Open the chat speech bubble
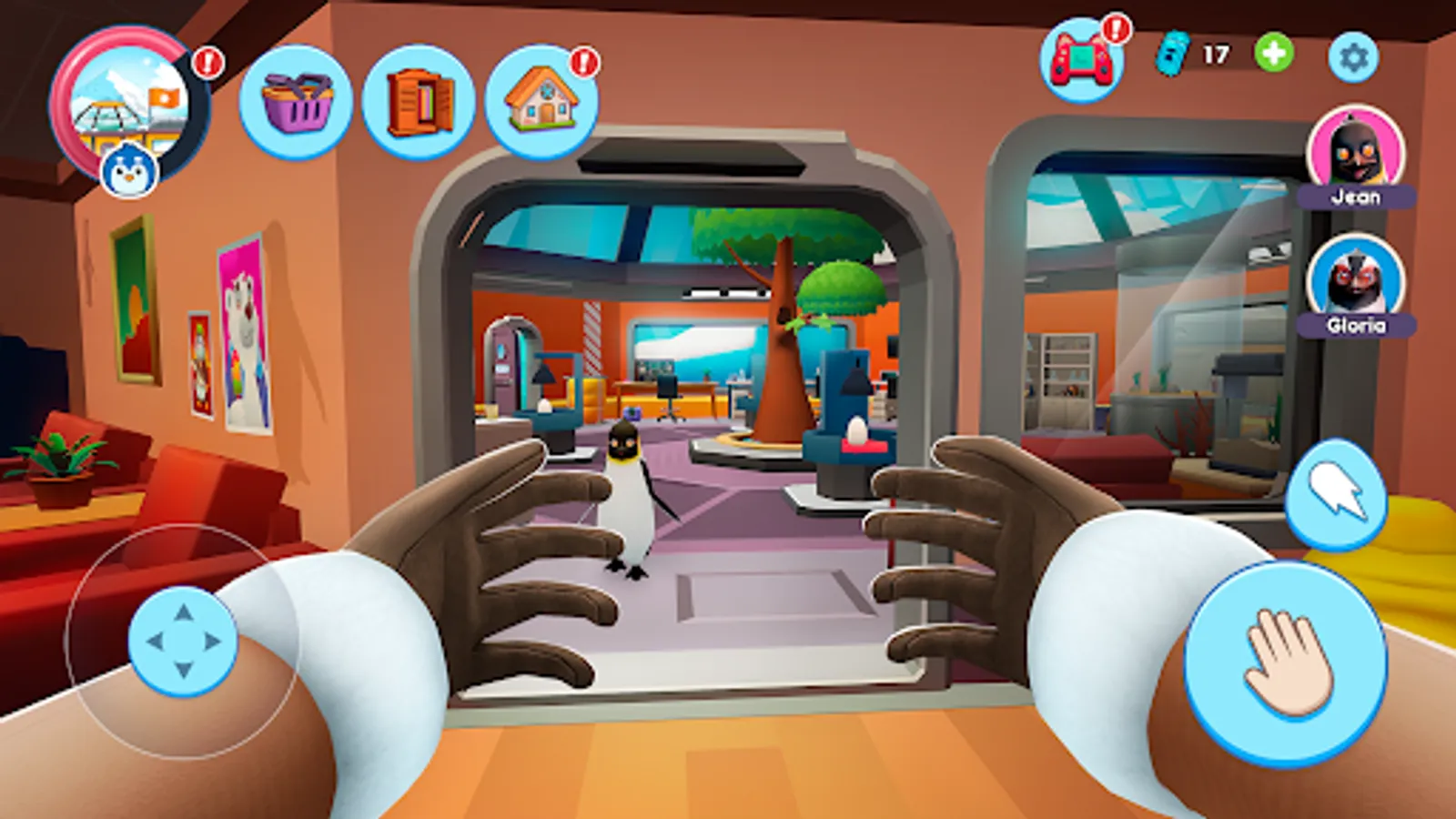 click(x=1336, y=496)
